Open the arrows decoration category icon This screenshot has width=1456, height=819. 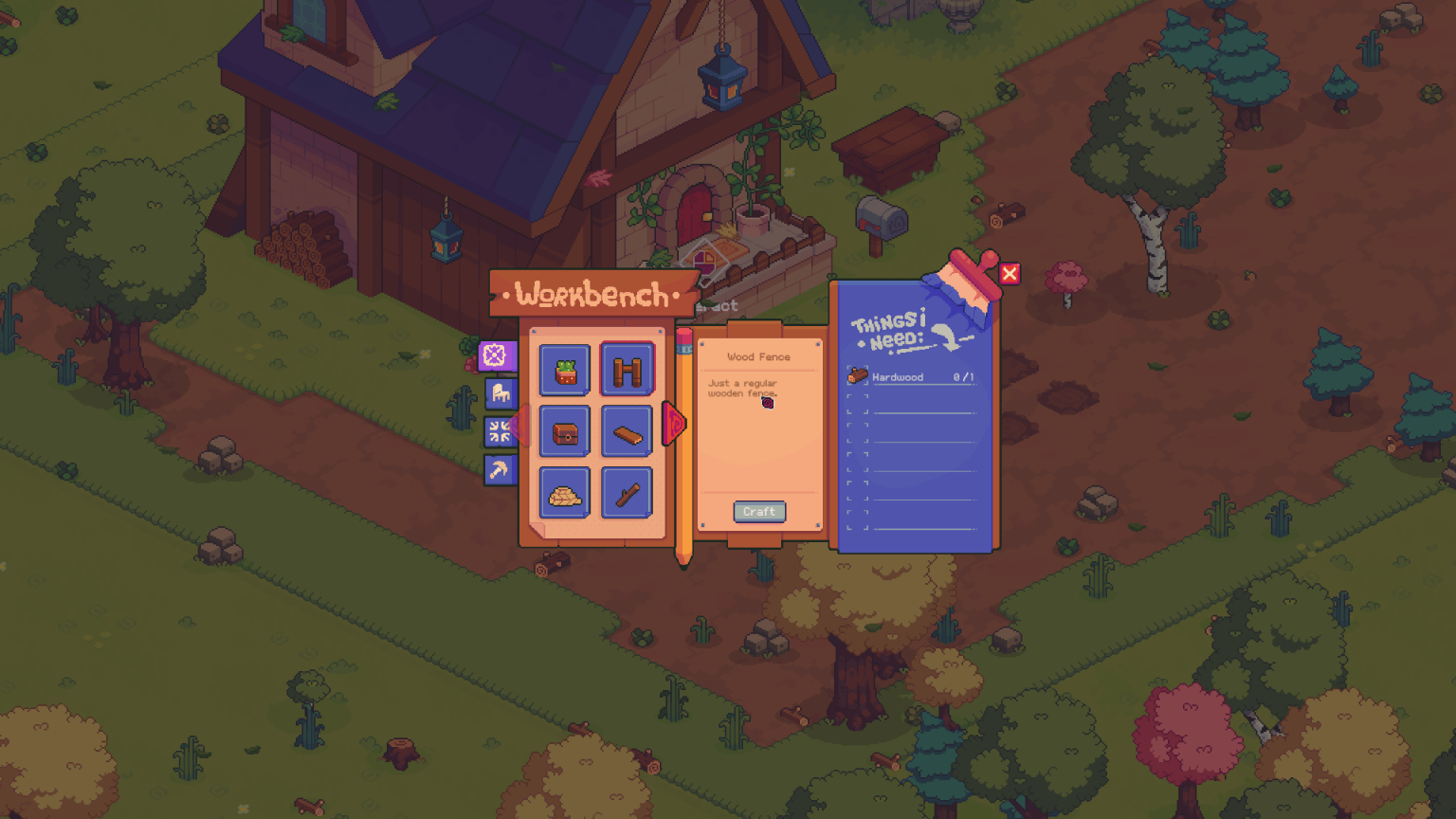point(500,431)
